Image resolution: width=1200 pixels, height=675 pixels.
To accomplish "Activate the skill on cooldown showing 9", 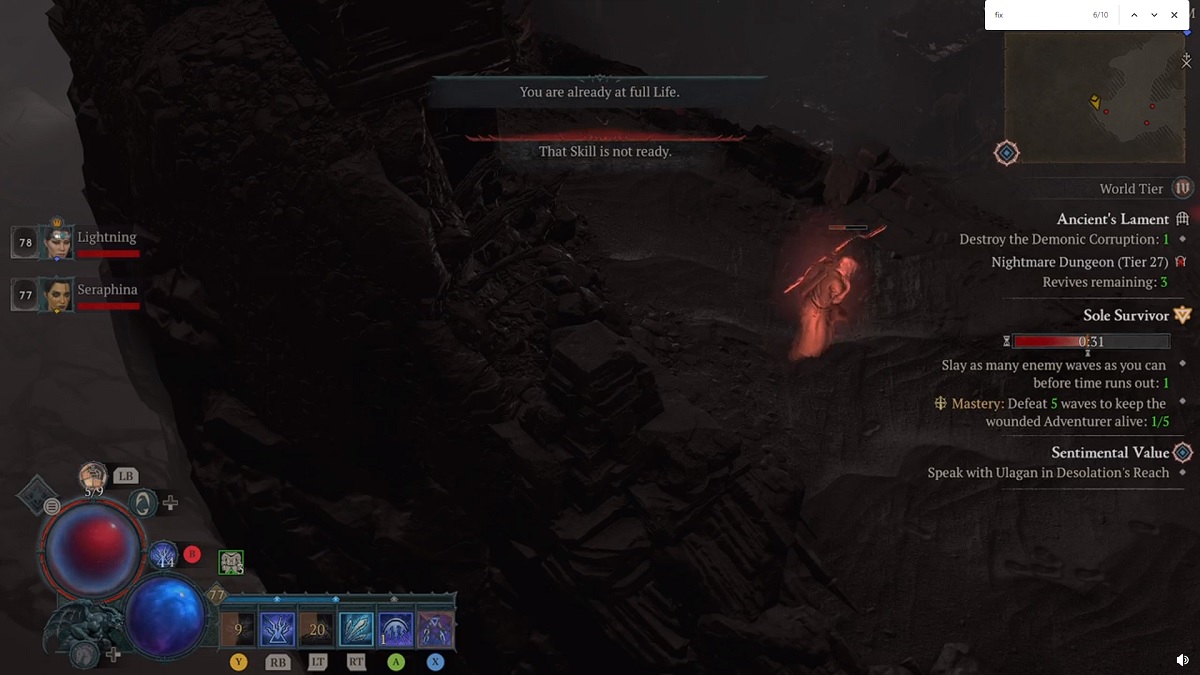I will coord(238,629).
